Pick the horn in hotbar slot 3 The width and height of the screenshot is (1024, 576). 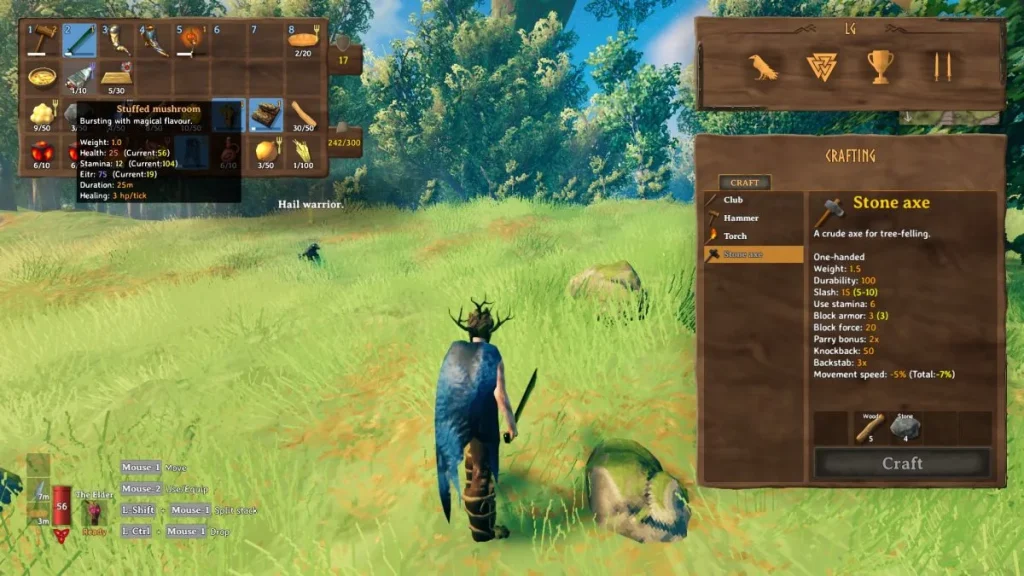pyautogui.click(x=117, y=40)
